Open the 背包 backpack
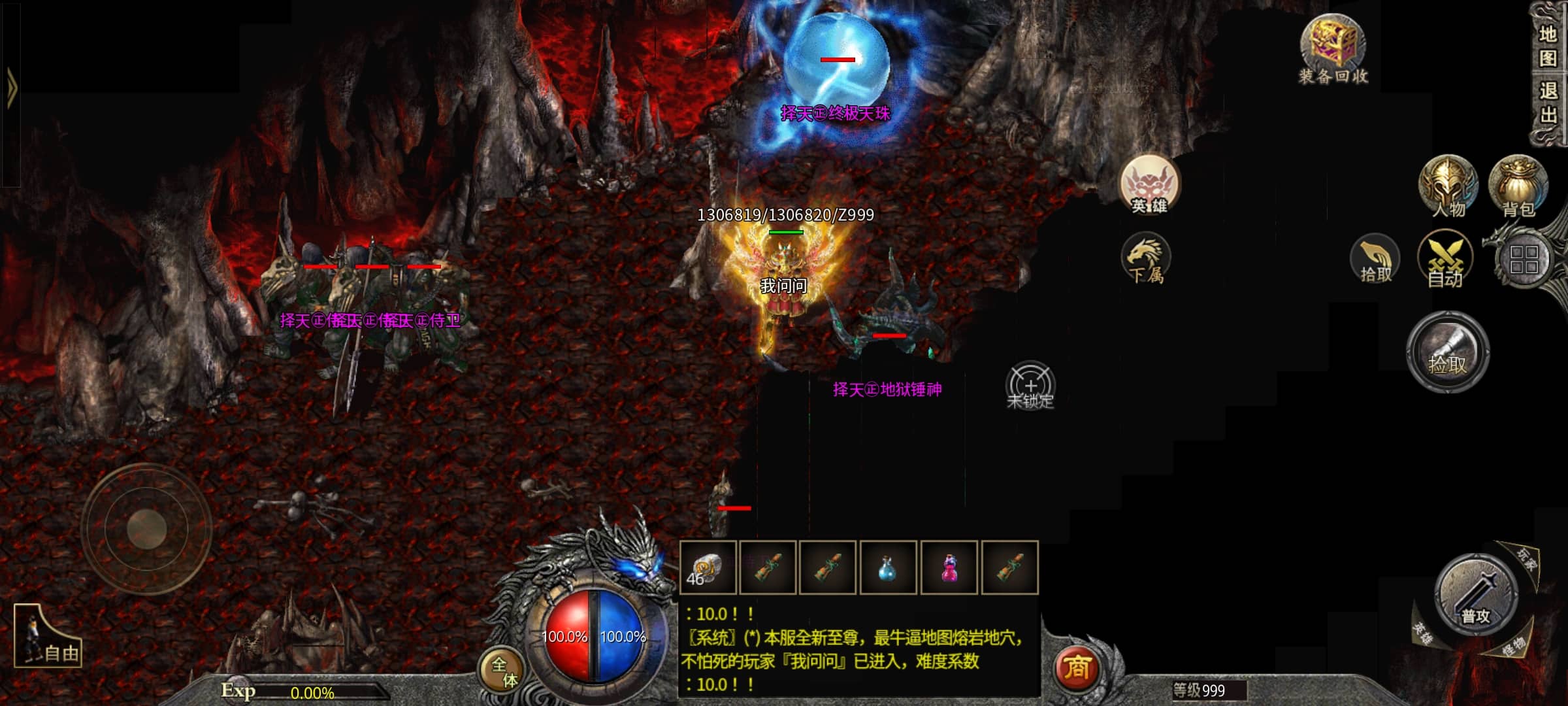Screen dimensions: 1568x706 click(x=1518, y=187)
